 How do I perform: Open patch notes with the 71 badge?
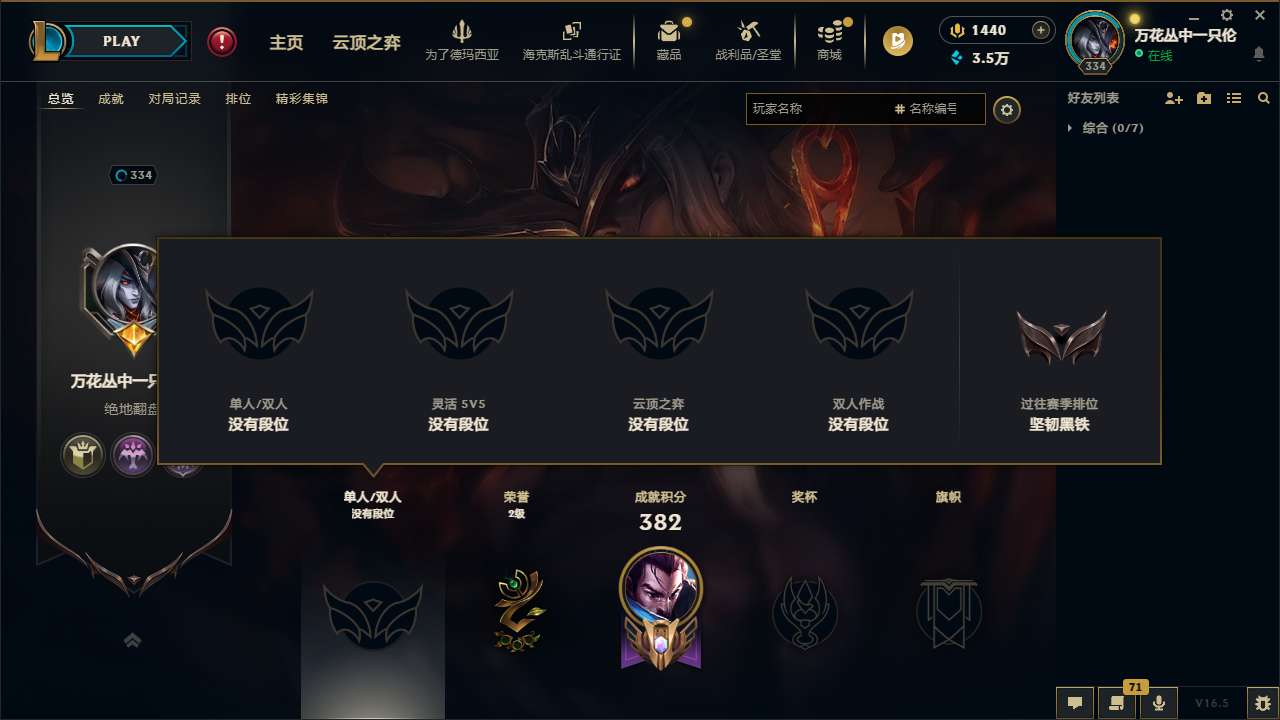click(1117, 703)
